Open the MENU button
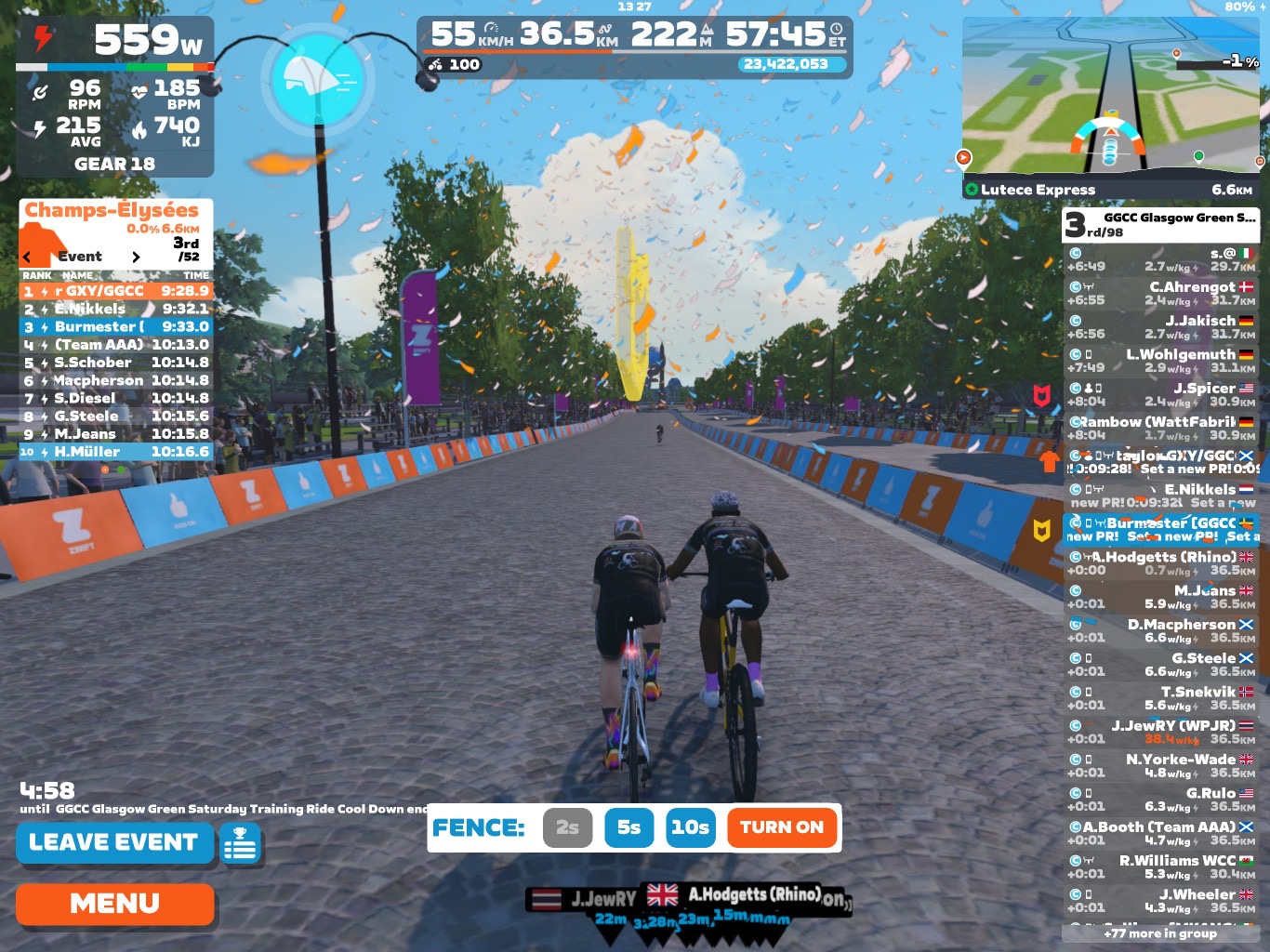 tap(114, 904)
